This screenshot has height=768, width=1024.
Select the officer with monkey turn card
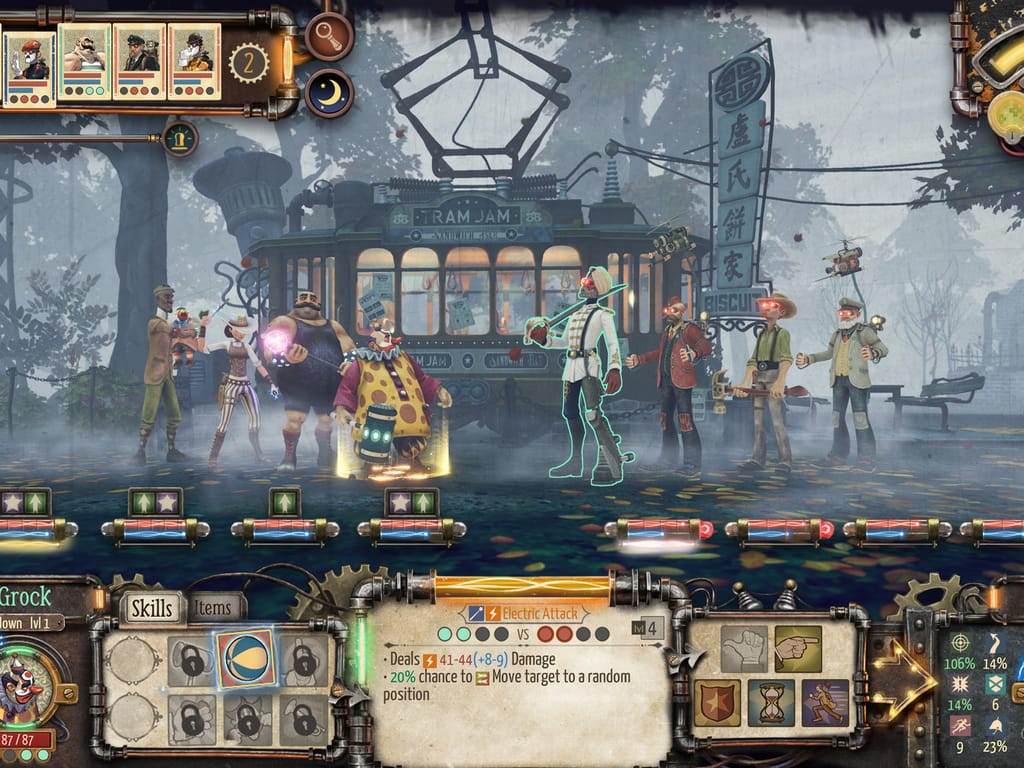[139, 62]
